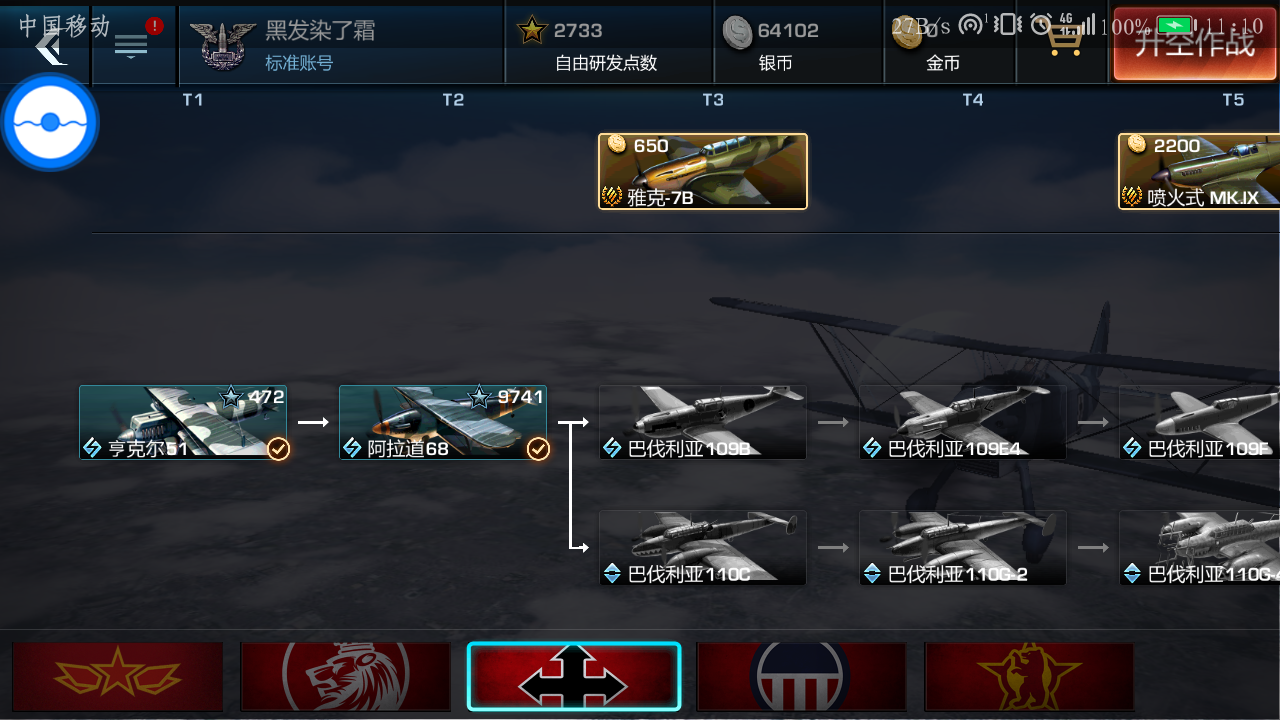Switch to the T1 tier tab

(193, 100)
